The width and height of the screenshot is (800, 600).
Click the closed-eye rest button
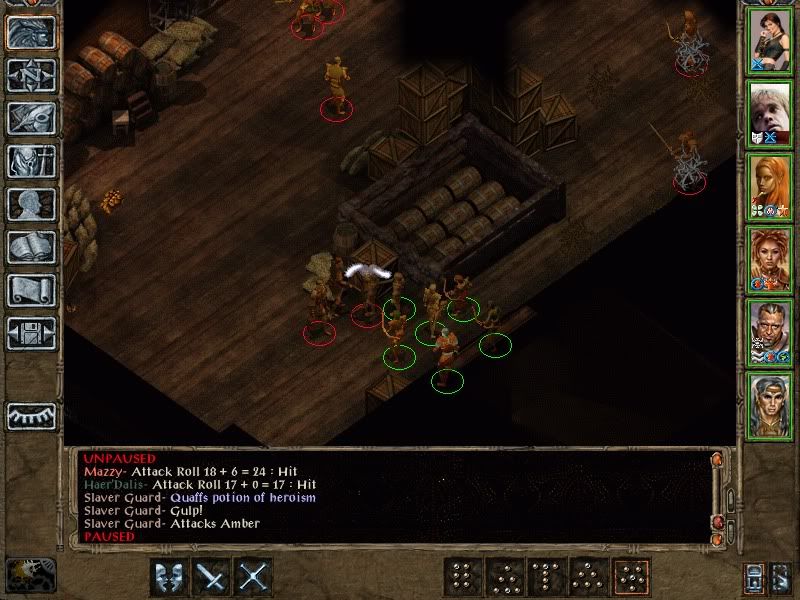click(30, 415)
